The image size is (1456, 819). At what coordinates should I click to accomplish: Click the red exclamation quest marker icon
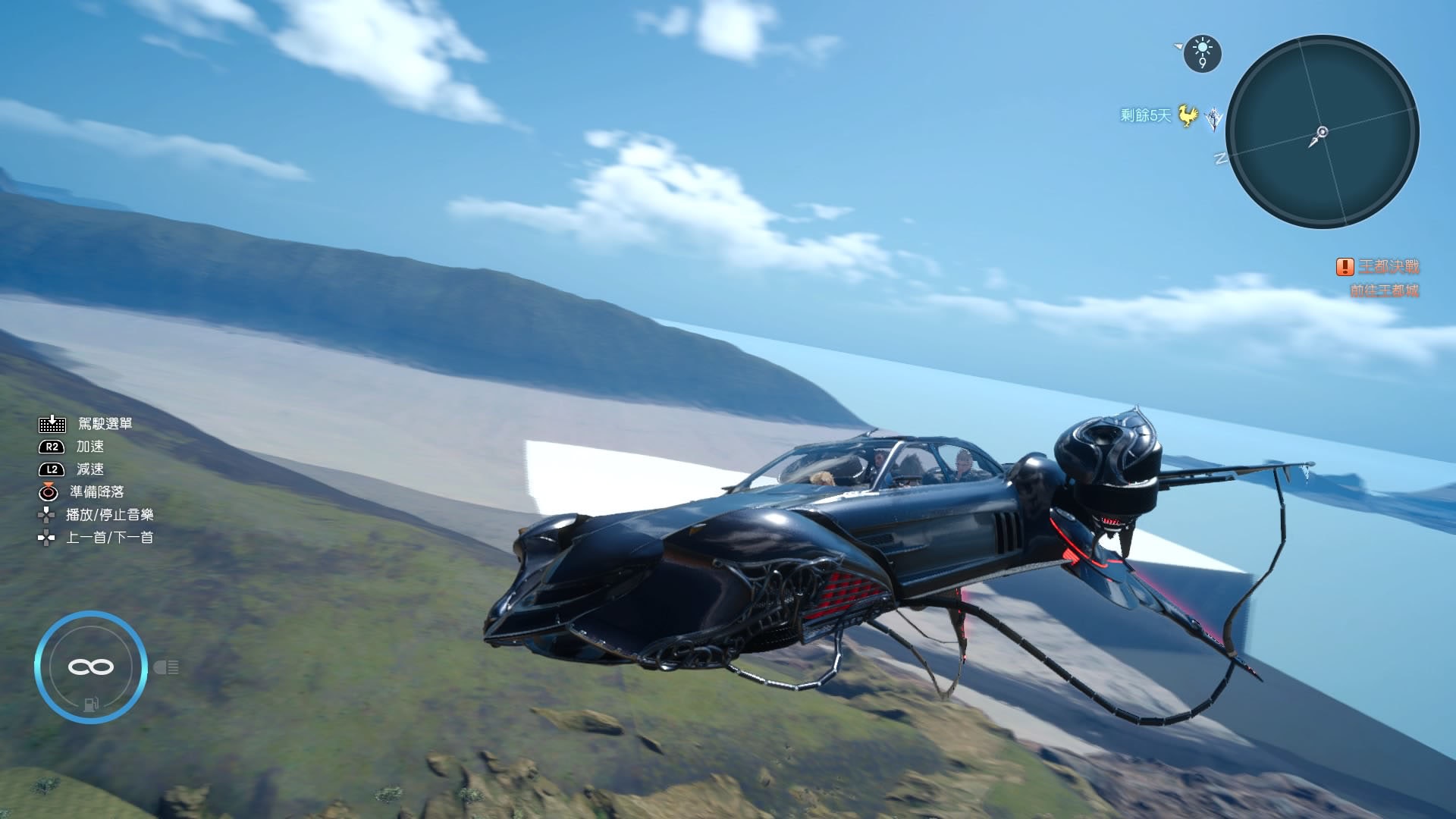(x=1345, y=267)
